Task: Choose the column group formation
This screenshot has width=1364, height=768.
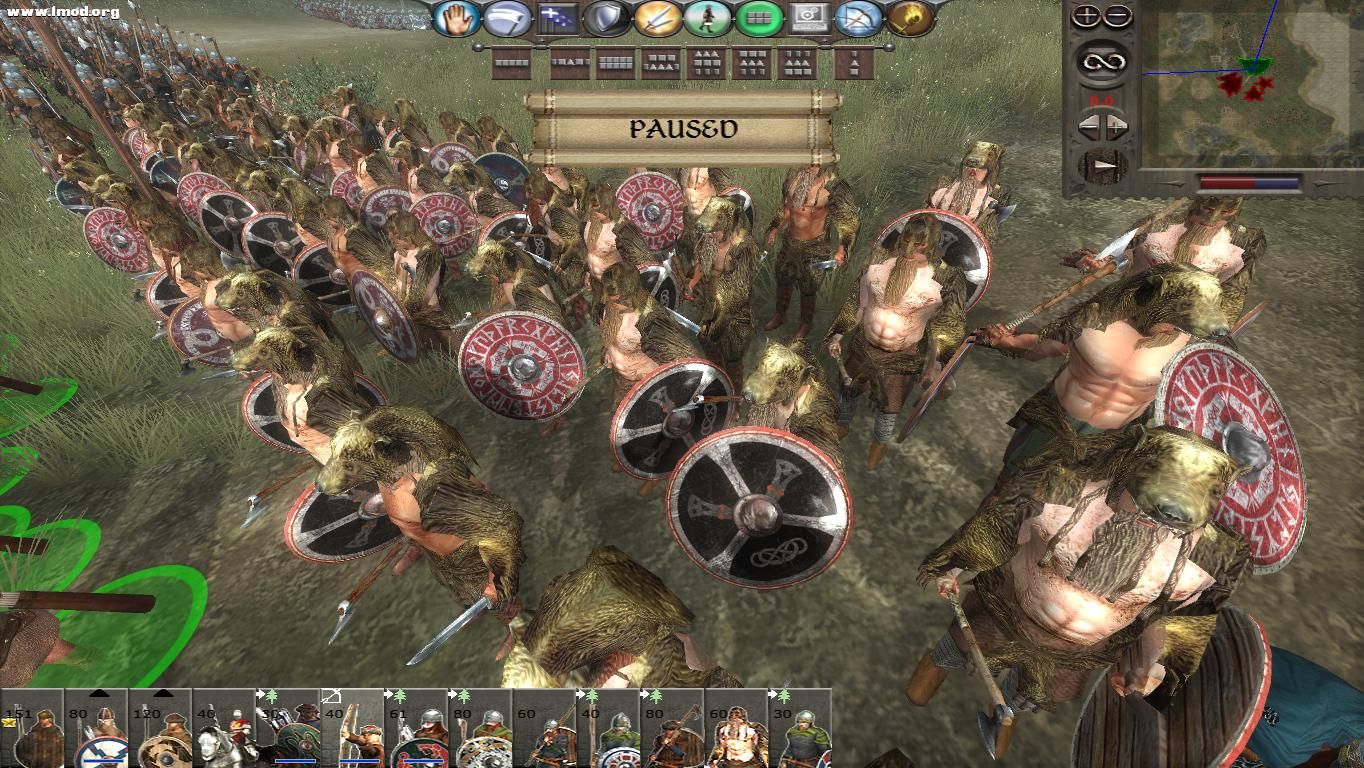Action: pyautogui.click(x=855, y=64)
